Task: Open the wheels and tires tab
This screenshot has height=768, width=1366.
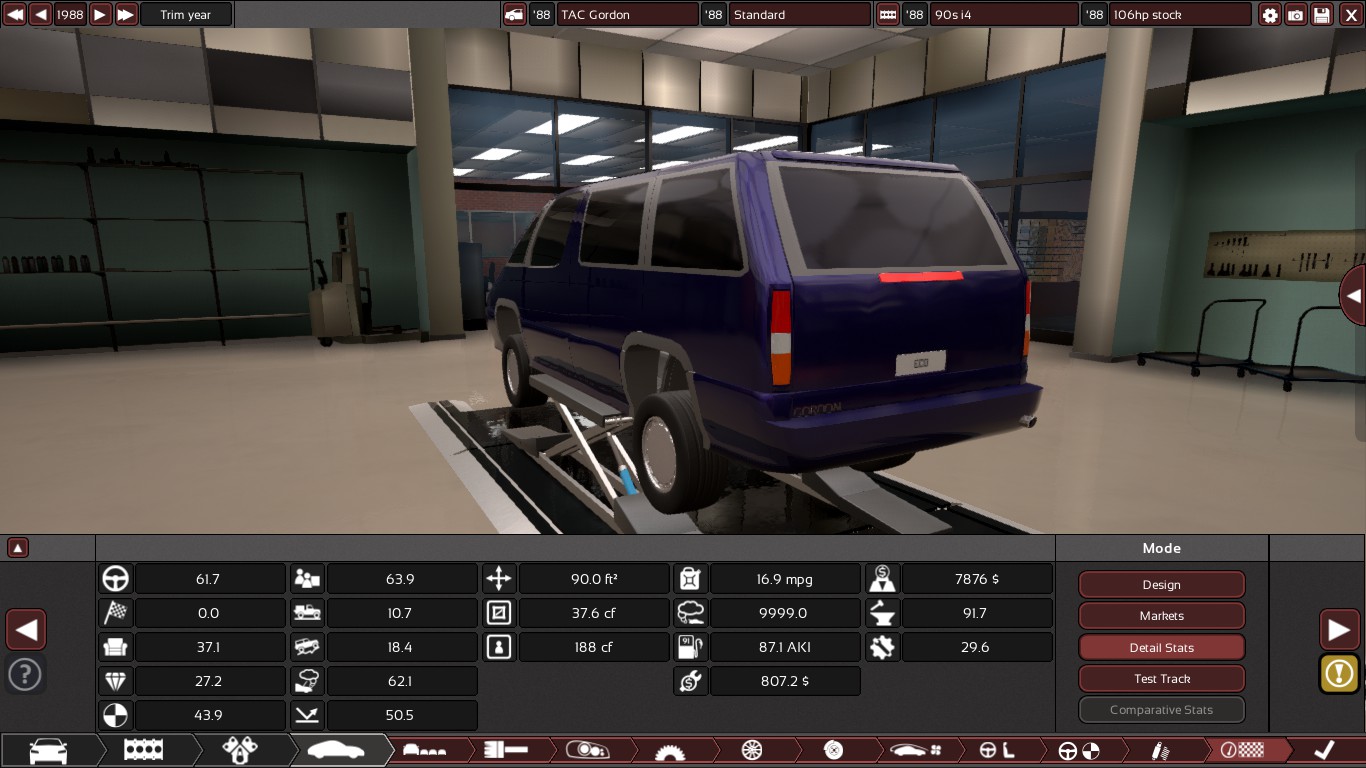Action: pos(752,750)
